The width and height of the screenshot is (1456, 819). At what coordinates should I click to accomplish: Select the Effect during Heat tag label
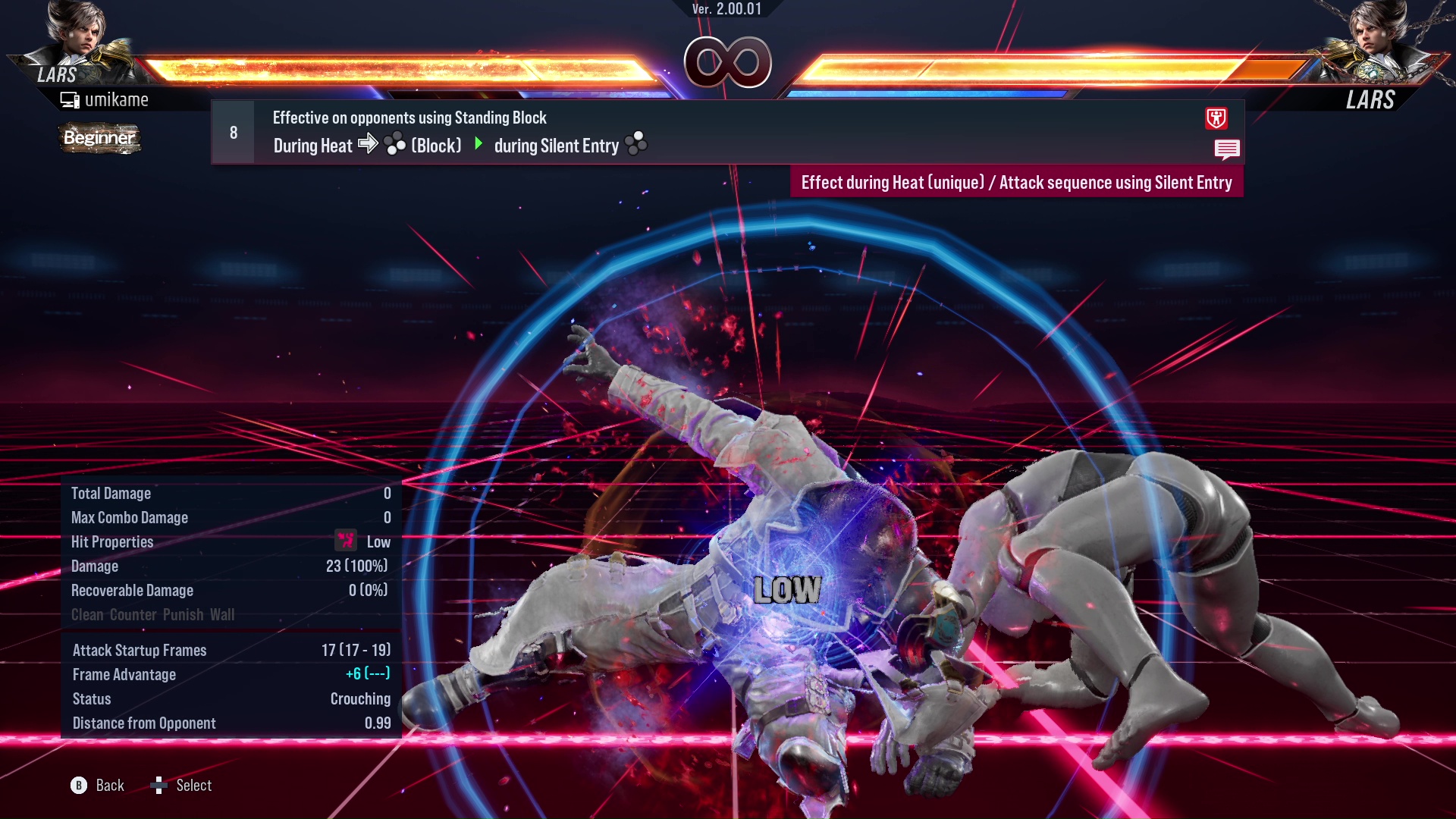1016,183
